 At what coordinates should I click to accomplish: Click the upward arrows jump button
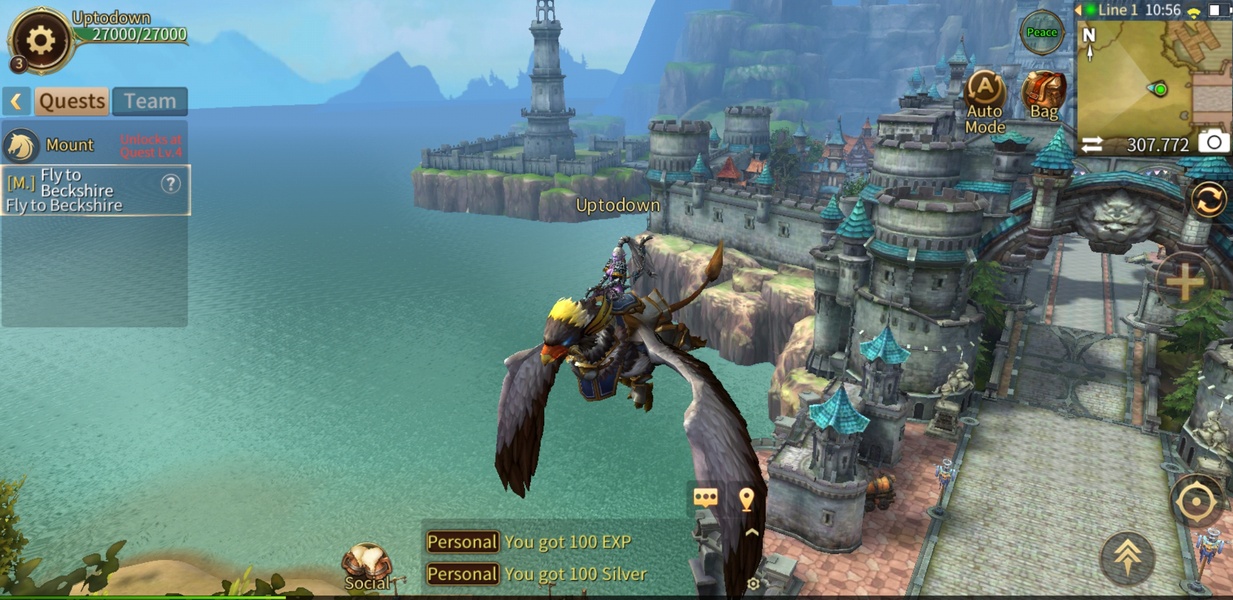[x=1128, y=557]
